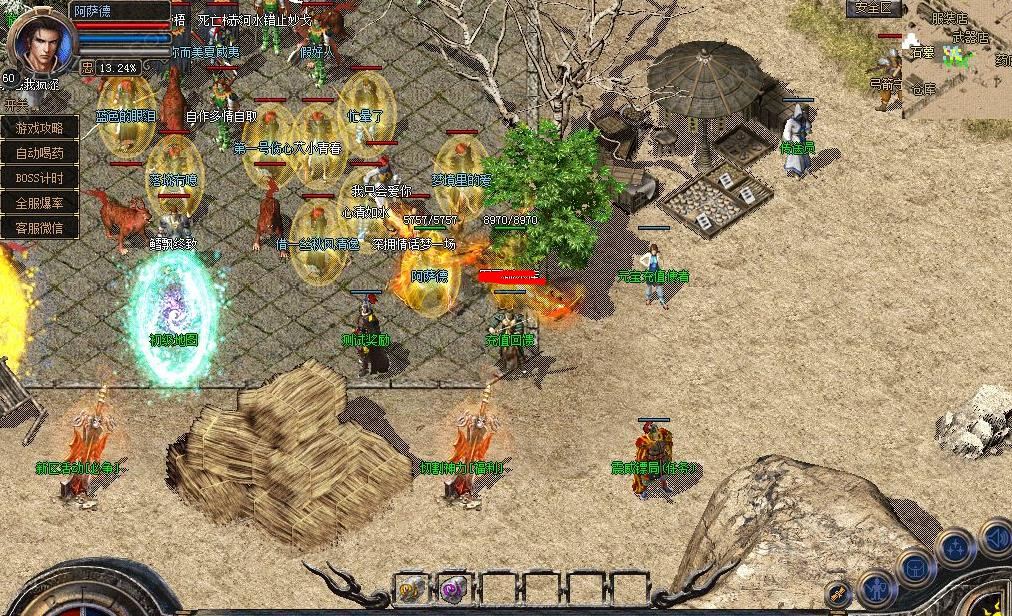Click the 仓库 warehouse label on the minimap
The width and height of the screenshot is (1012, 616).
click(923, 89)
